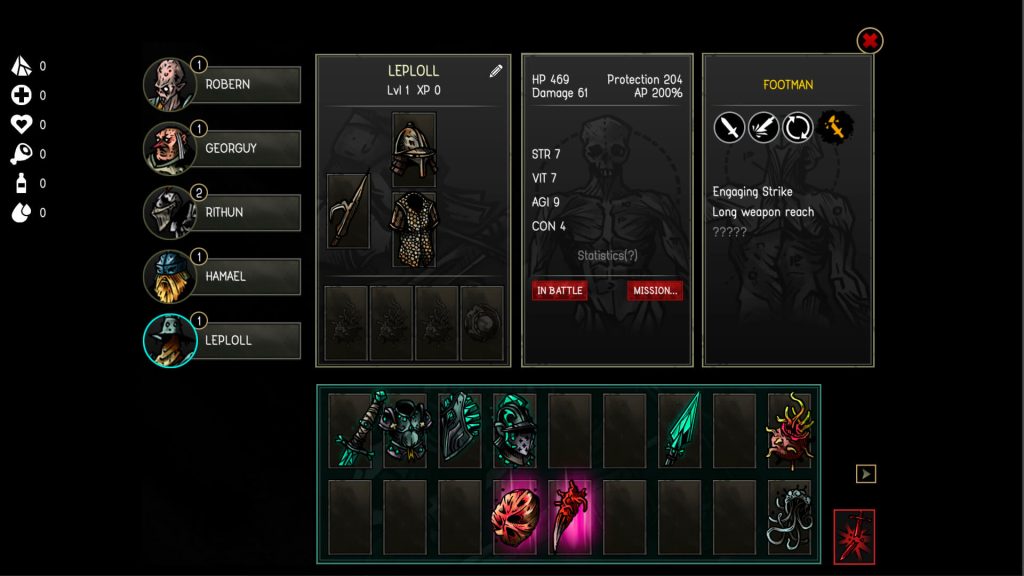Screen dimensions: 1024x576
Task: Open the Mission... button
Action: coord(655,291)
